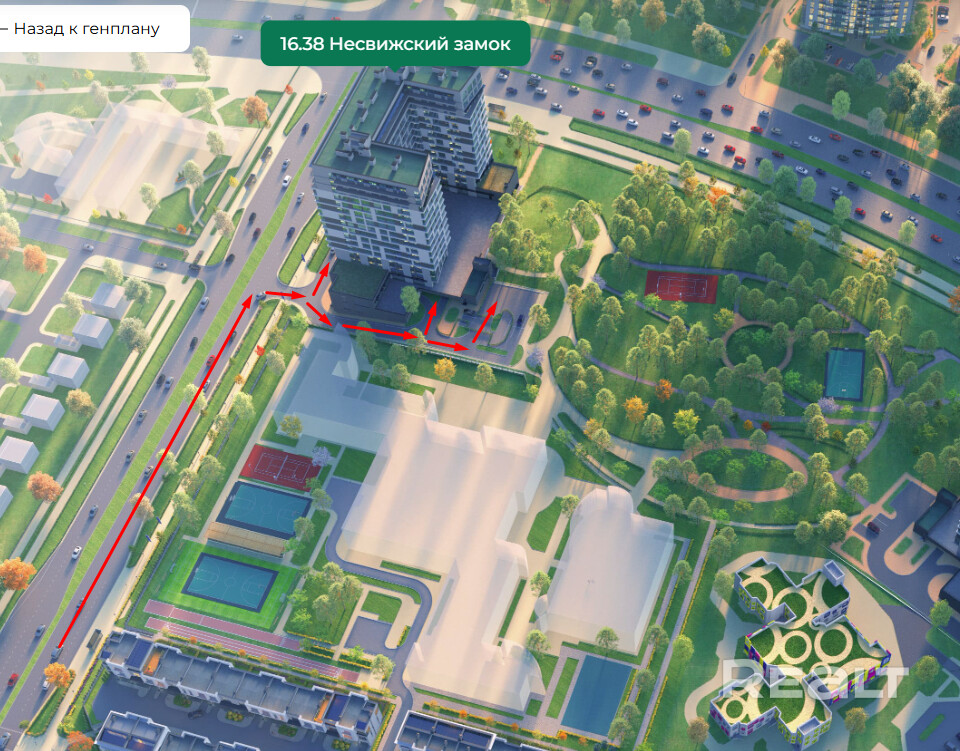Select the "16.38 Несвижский замок" building label
Screen dimensions: 960x751
[395, 45]
